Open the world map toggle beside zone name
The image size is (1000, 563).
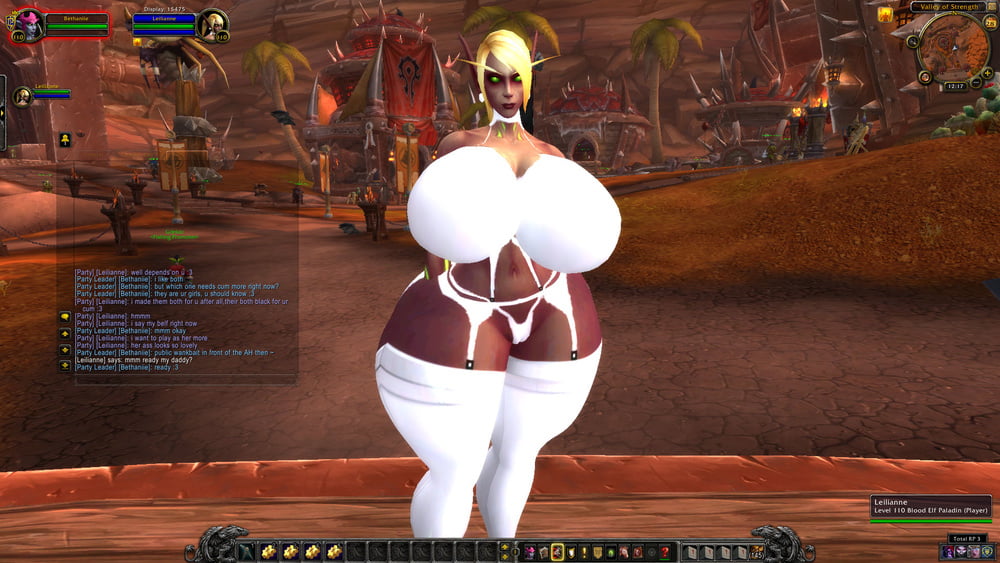[991, 7]
